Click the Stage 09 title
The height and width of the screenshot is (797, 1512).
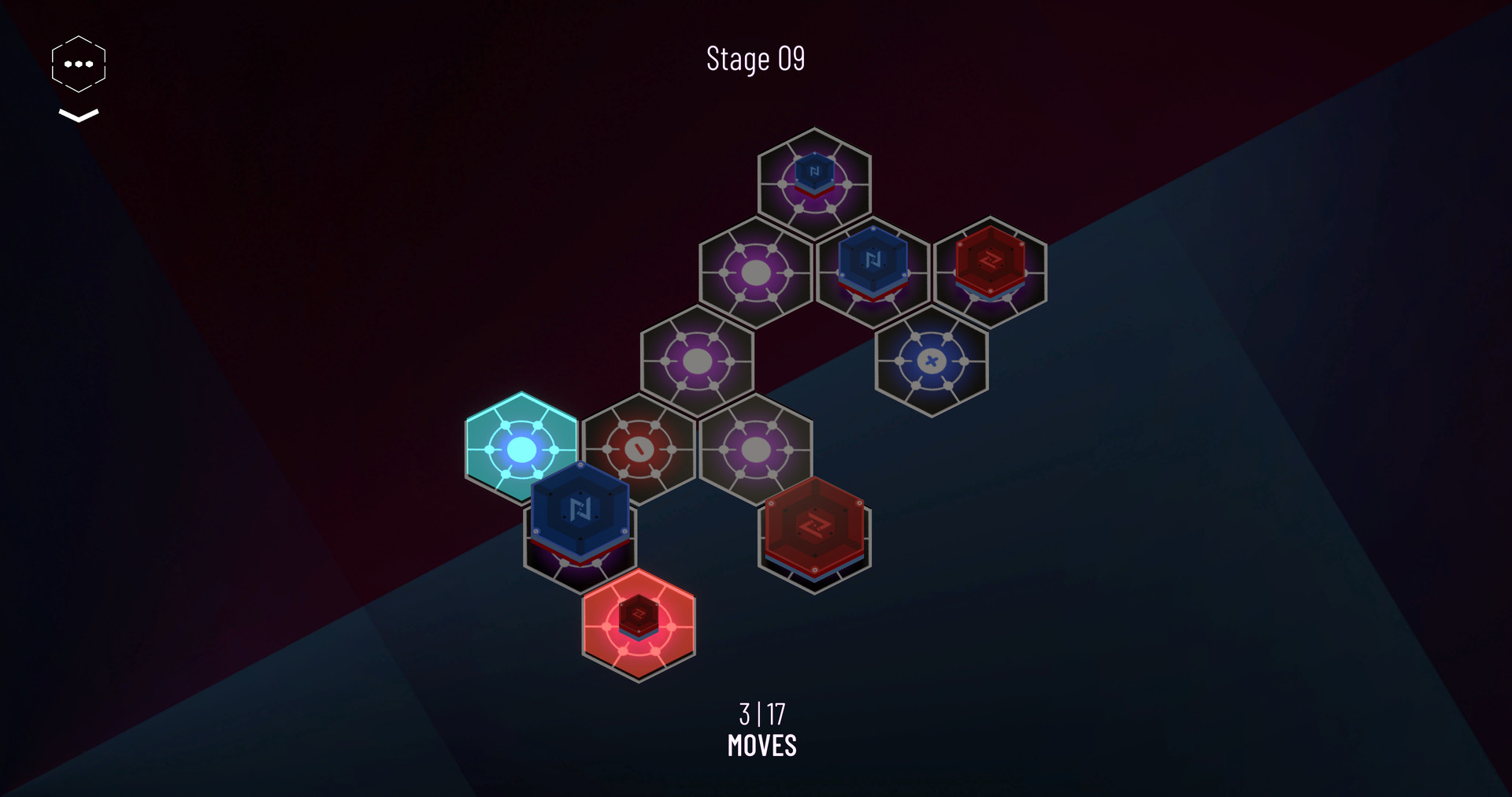point(756,58)
